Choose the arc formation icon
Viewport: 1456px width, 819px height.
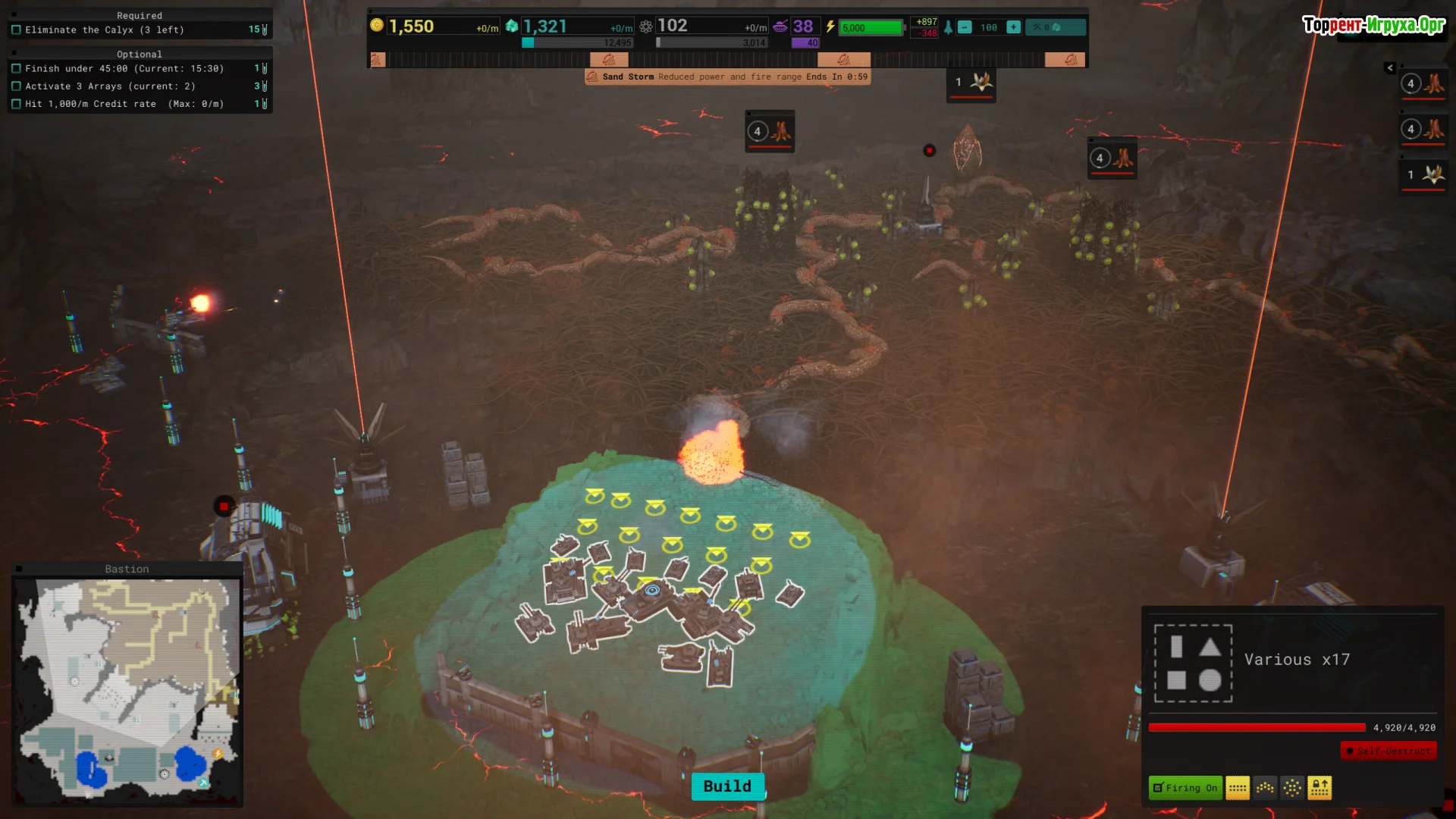[1265, 788]
